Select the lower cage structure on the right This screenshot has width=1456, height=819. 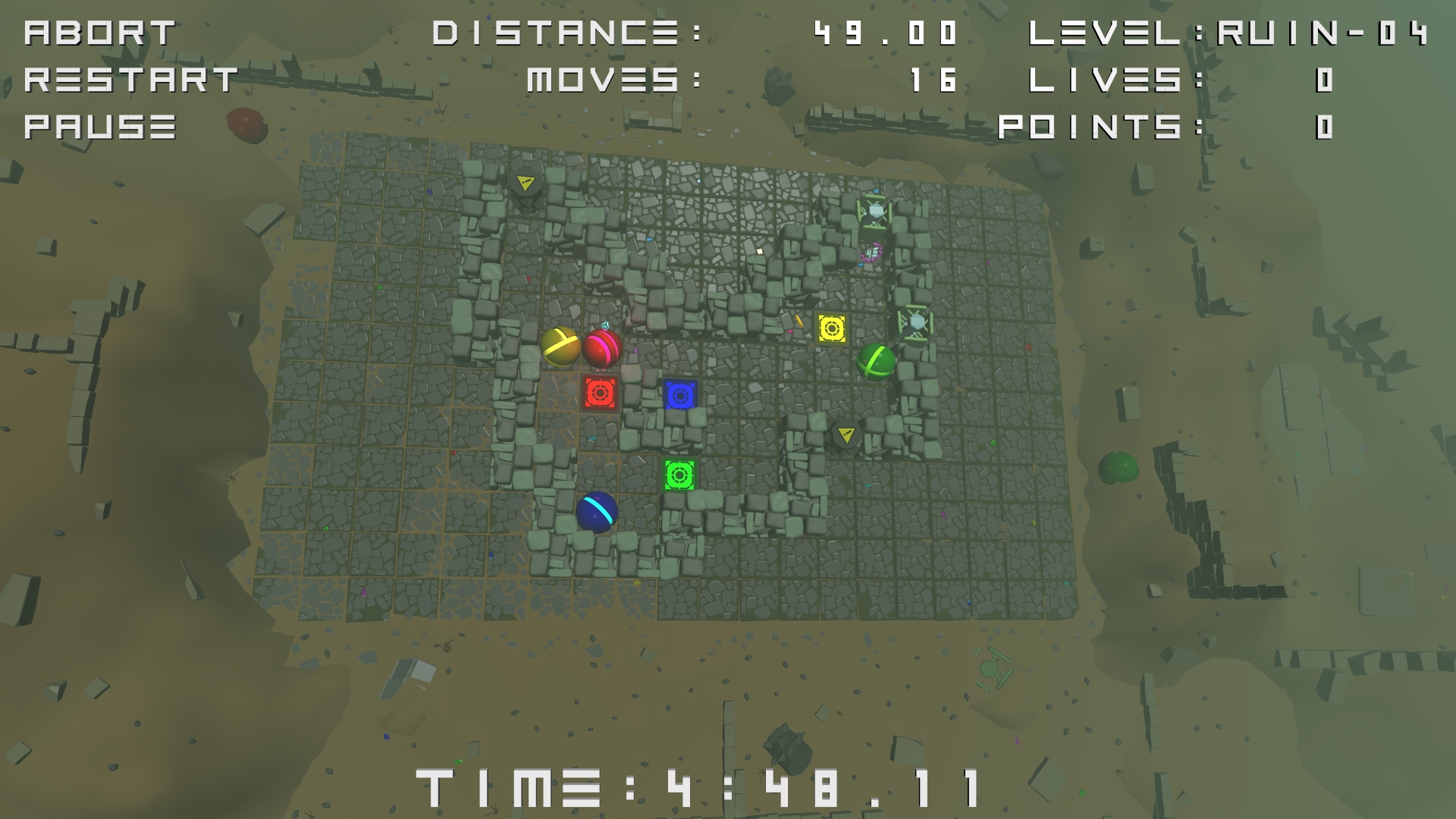click(915, 322)
